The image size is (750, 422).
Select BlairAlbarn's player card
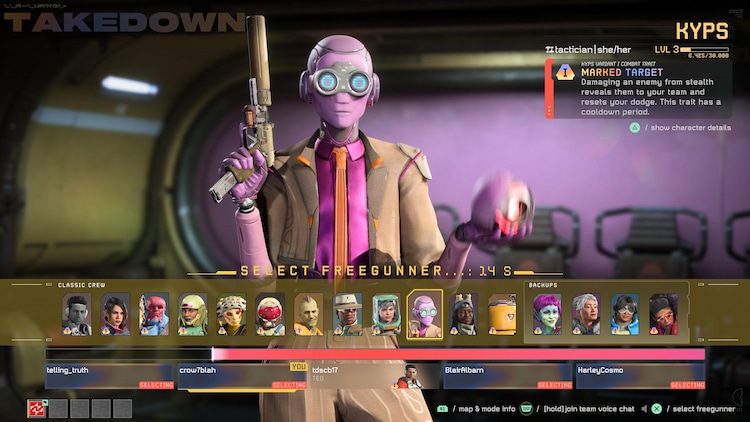pyautogui.click(x=507, y=376)
